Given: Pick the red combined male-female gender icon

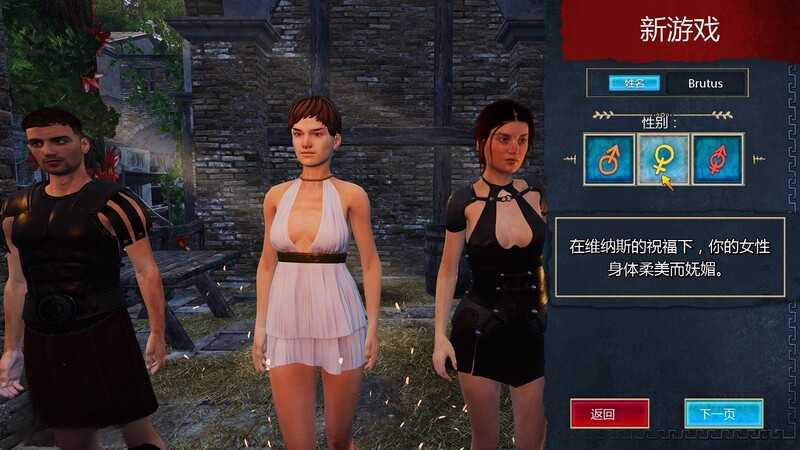Looking at the screenshot, I should pos(717,159).
